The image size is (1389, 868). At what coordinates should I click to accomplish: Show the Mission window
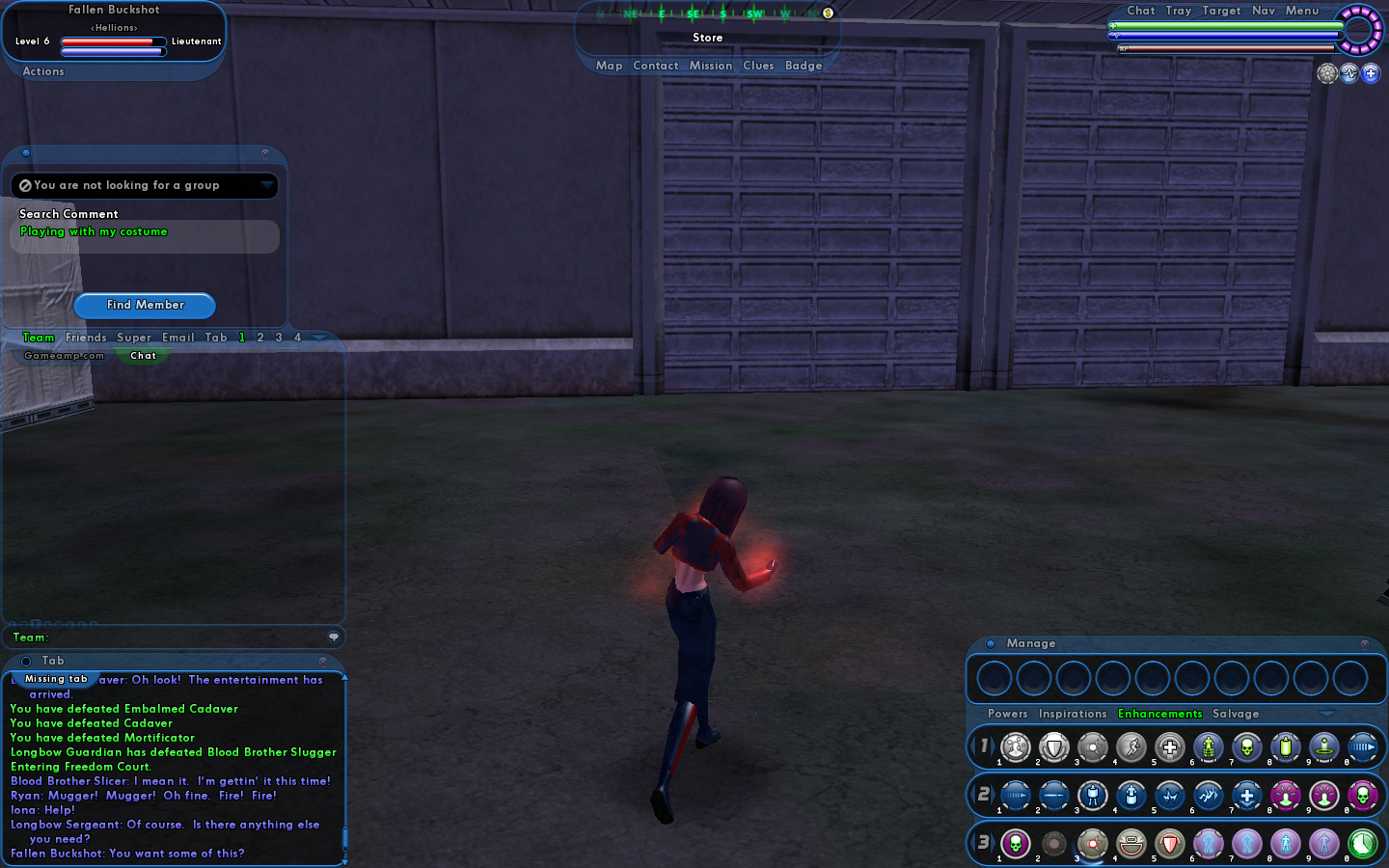click(711, 66)
